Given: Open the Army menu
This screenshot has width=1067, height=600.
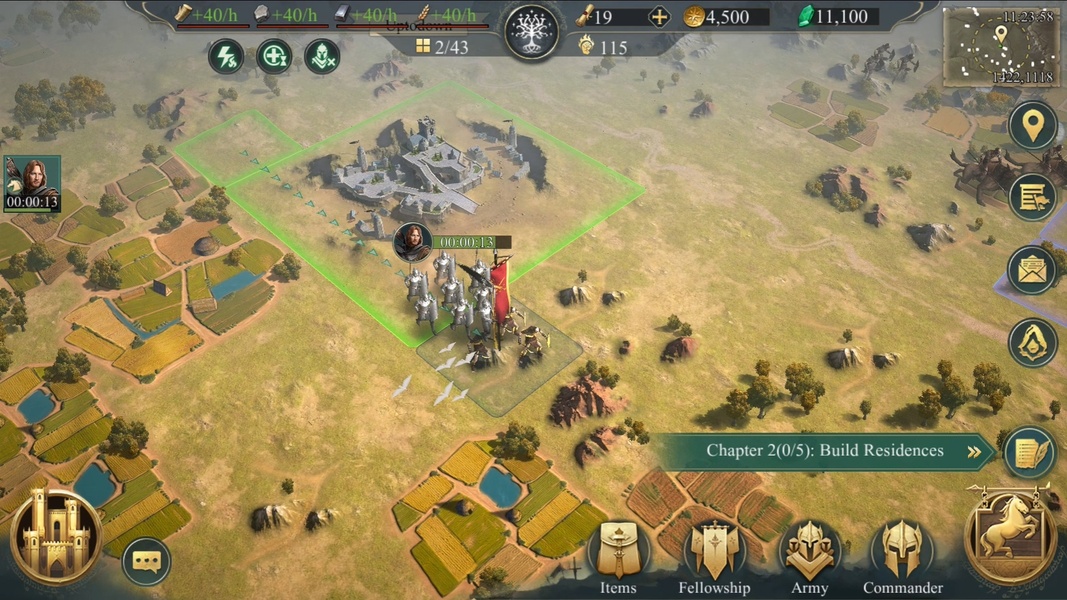Looking at the screenshot, I should coord(810,552).
